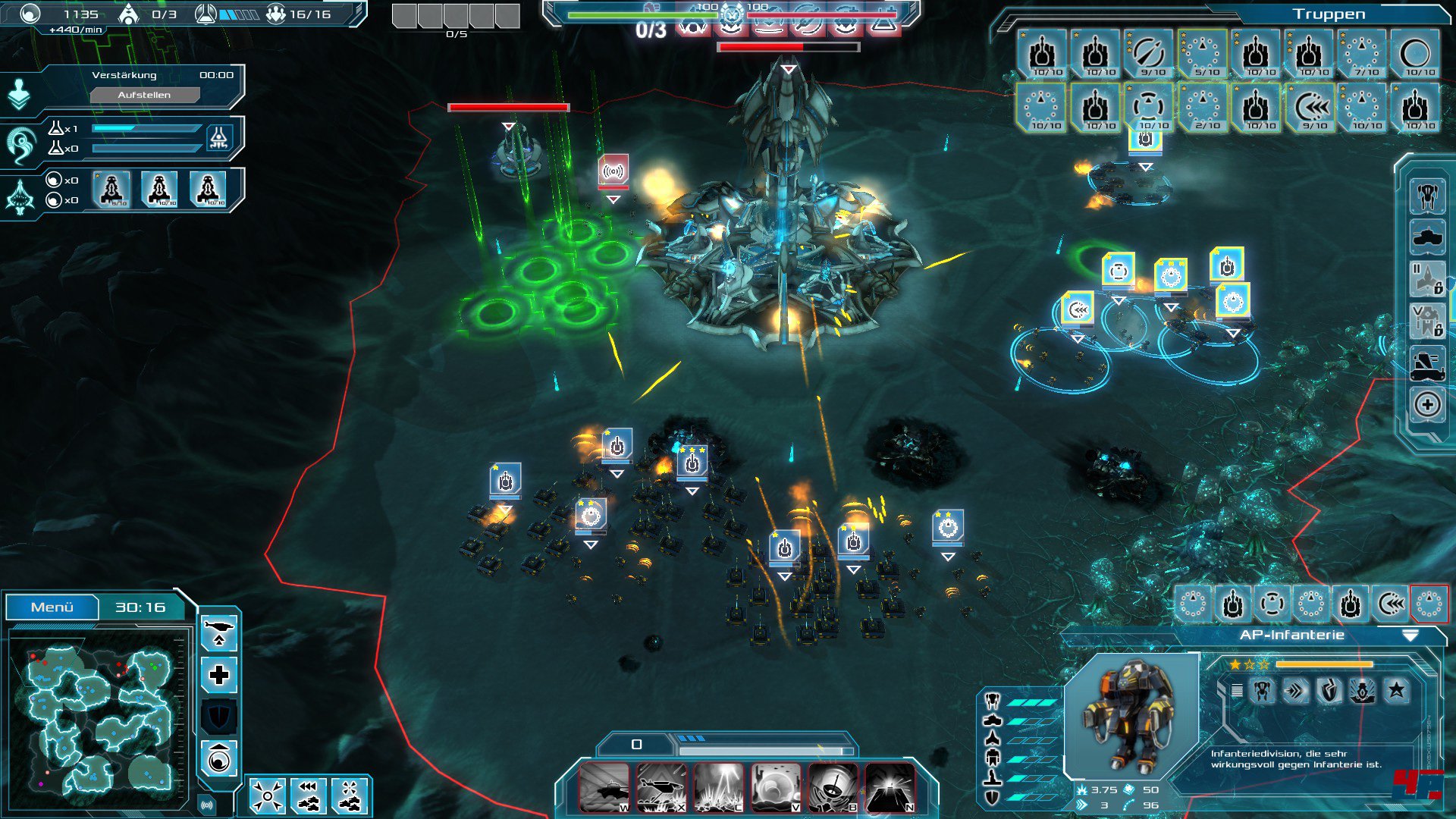Viewport: 1456px width, 819px height.
Task: Activate the lightning strike ability hotkey C
Action: click(718, 788)
